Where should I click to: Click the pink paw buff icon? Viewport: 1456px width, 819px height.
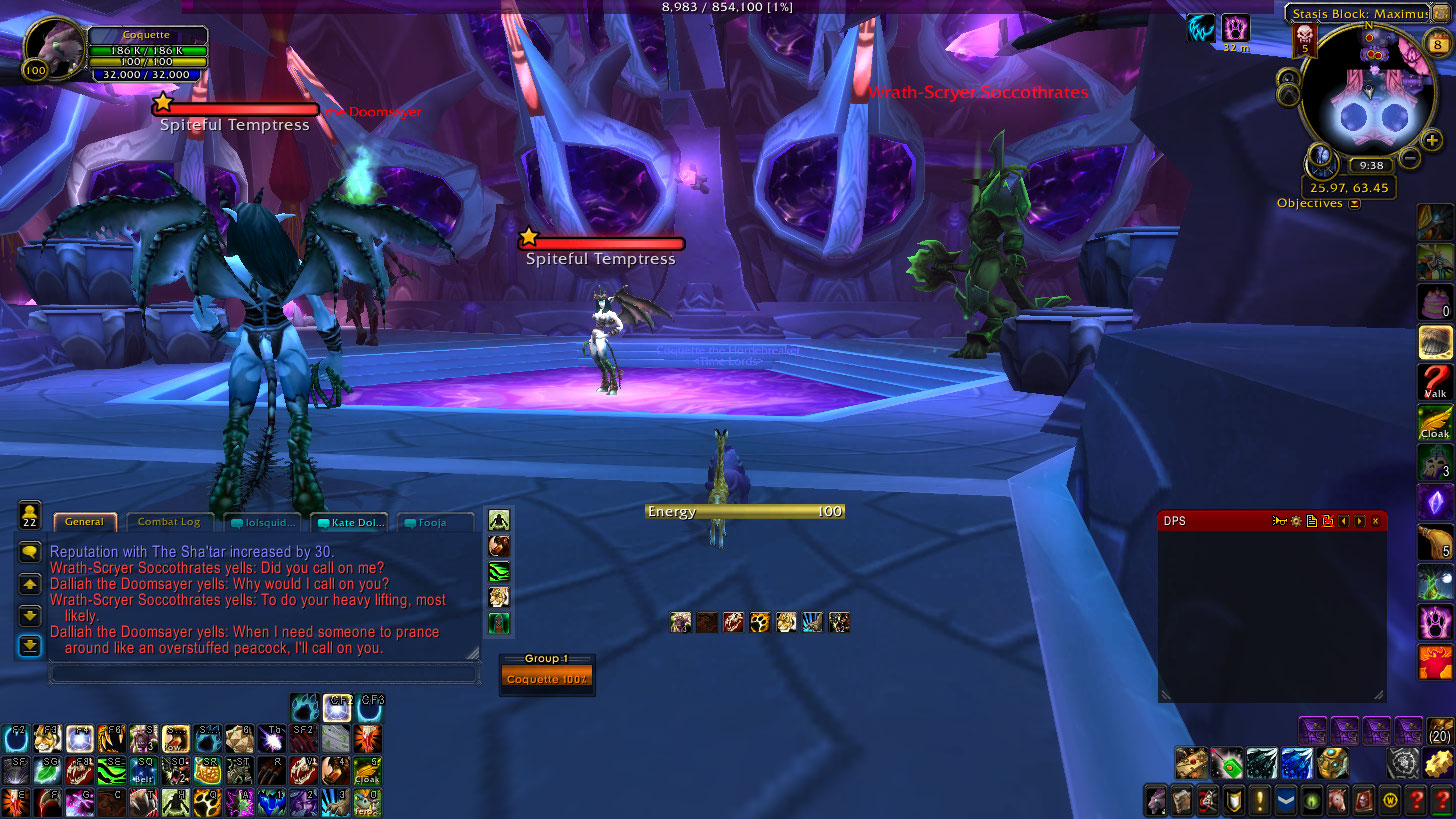pos(1236,28)
